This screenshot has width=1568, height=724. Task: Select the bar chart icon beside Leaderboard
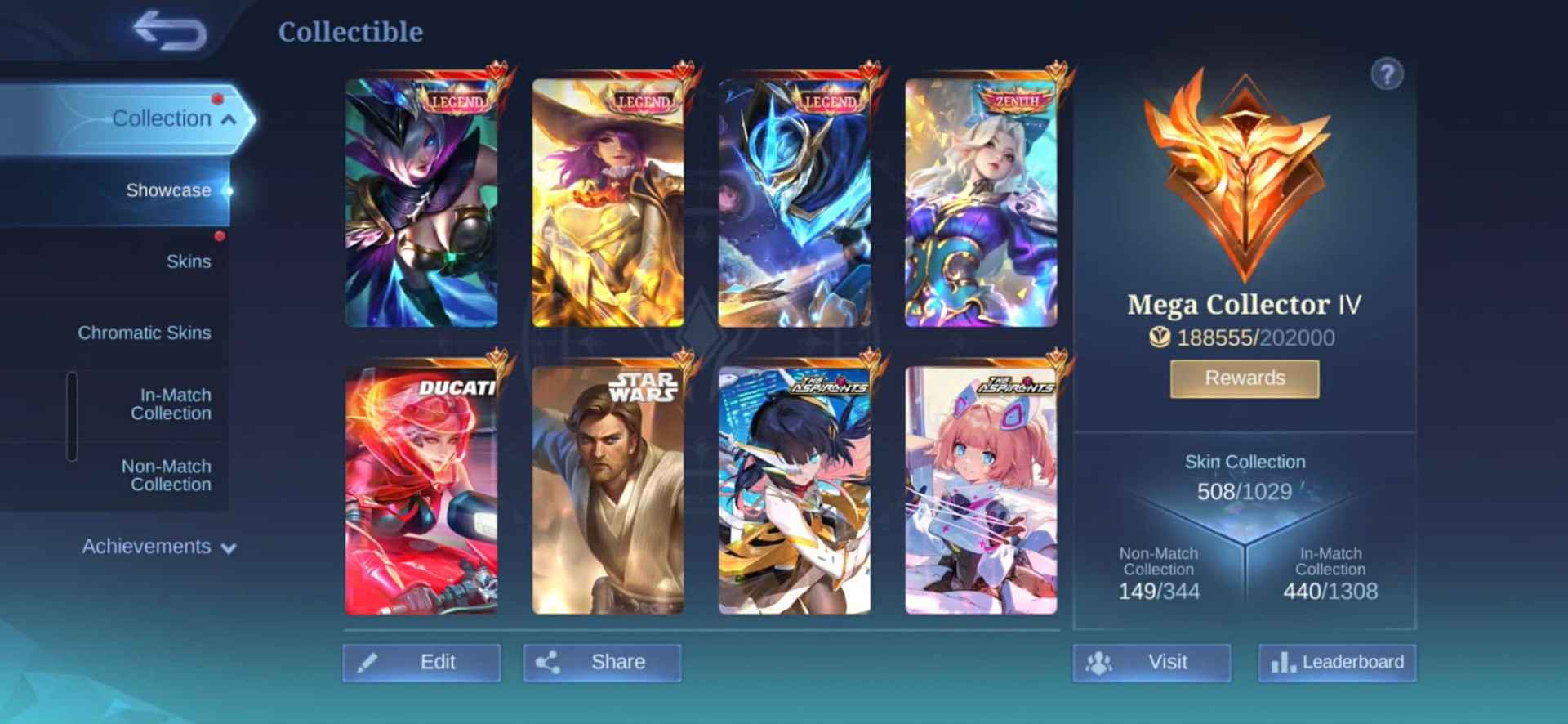[1284, 662]
